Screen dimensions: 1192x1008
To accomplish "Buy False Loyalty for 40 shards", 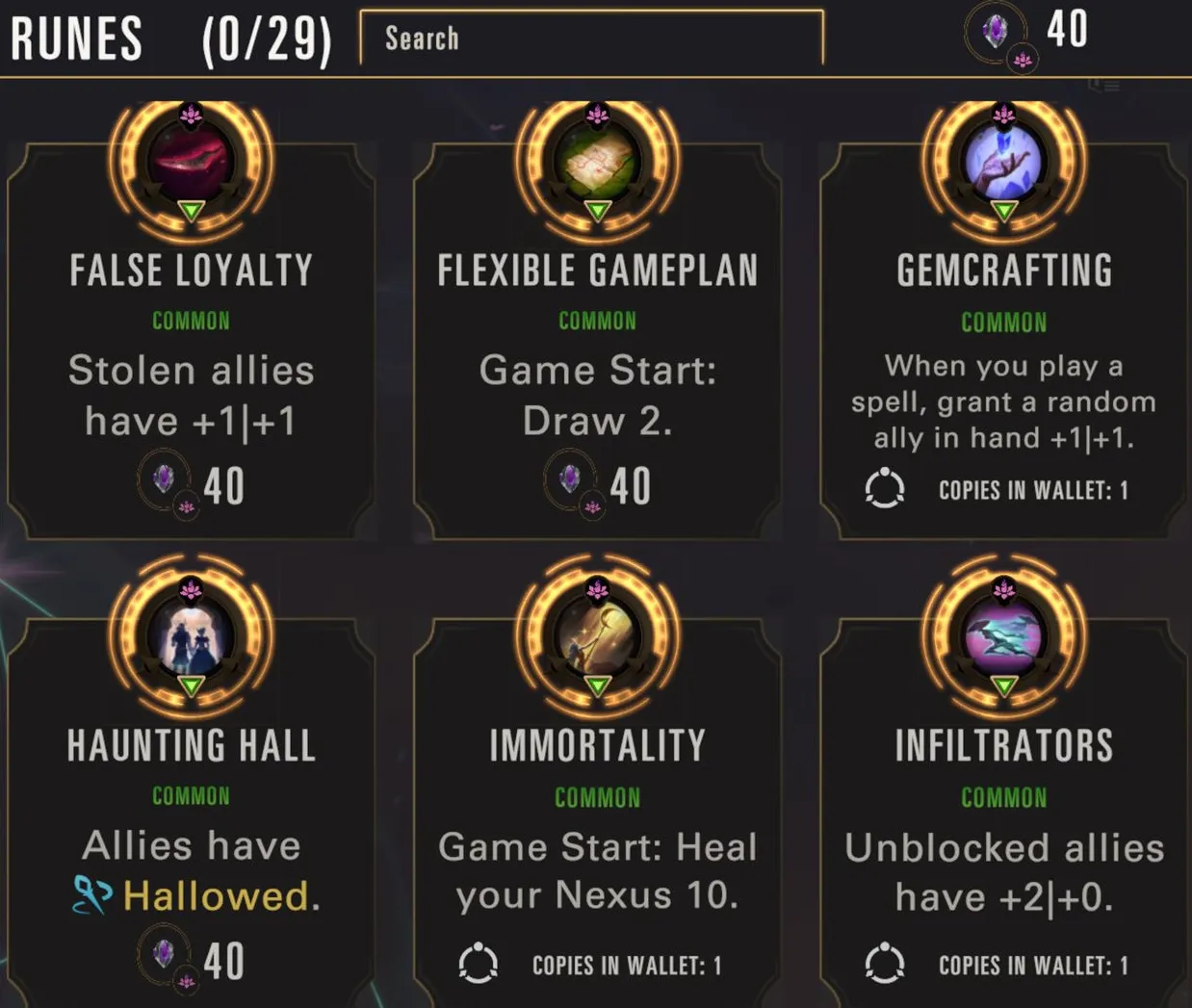I will [x=193, y=485].
